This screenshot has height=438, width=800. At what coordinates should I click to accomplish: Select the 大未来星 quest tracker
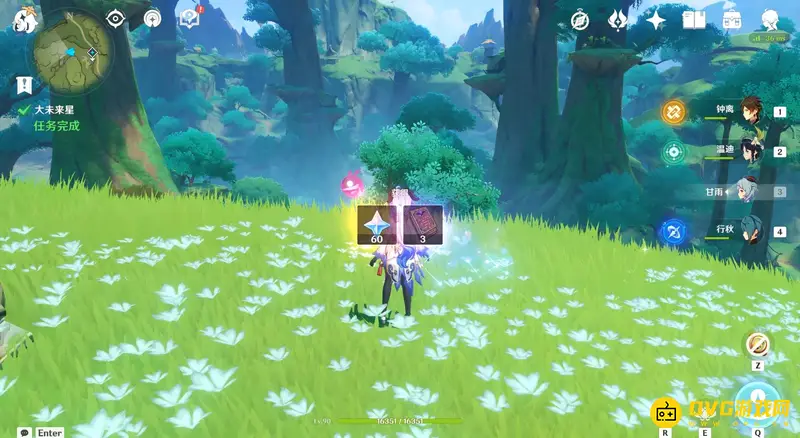coord(56,110)
